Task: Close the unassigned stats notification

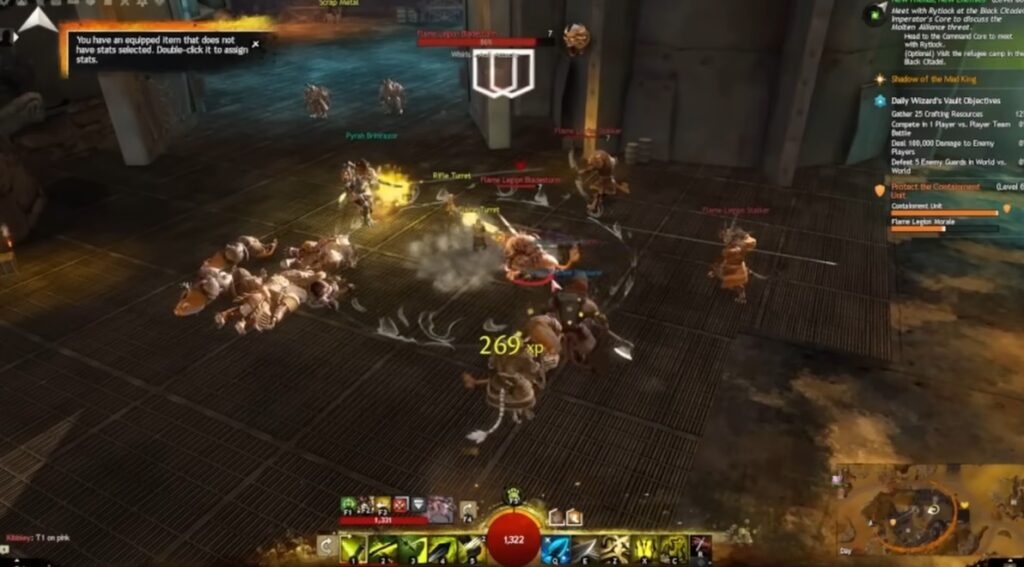Action: (x=255, y=44)
